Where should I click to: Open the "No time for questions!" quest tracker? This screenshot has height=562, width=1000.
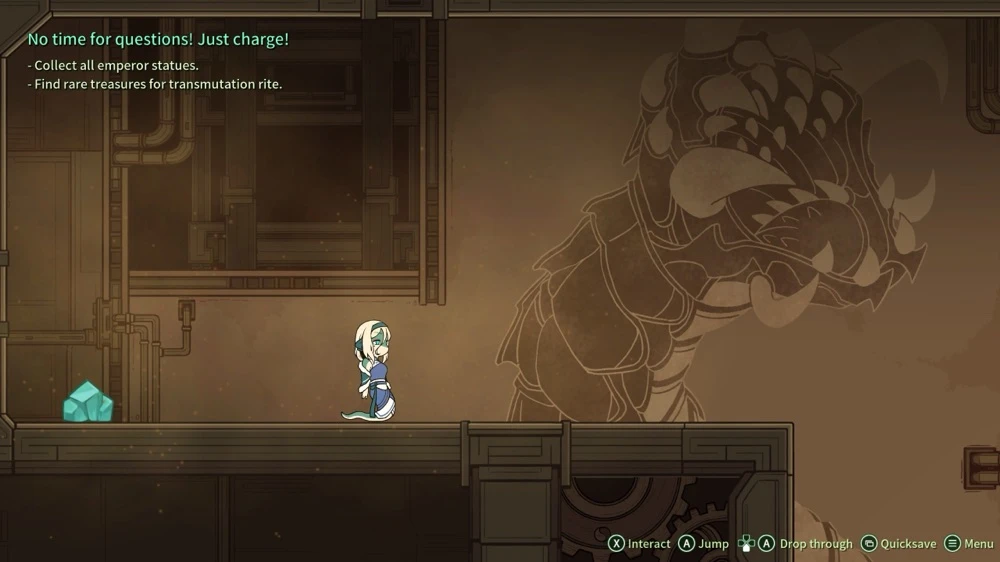(x=158, y=40)
